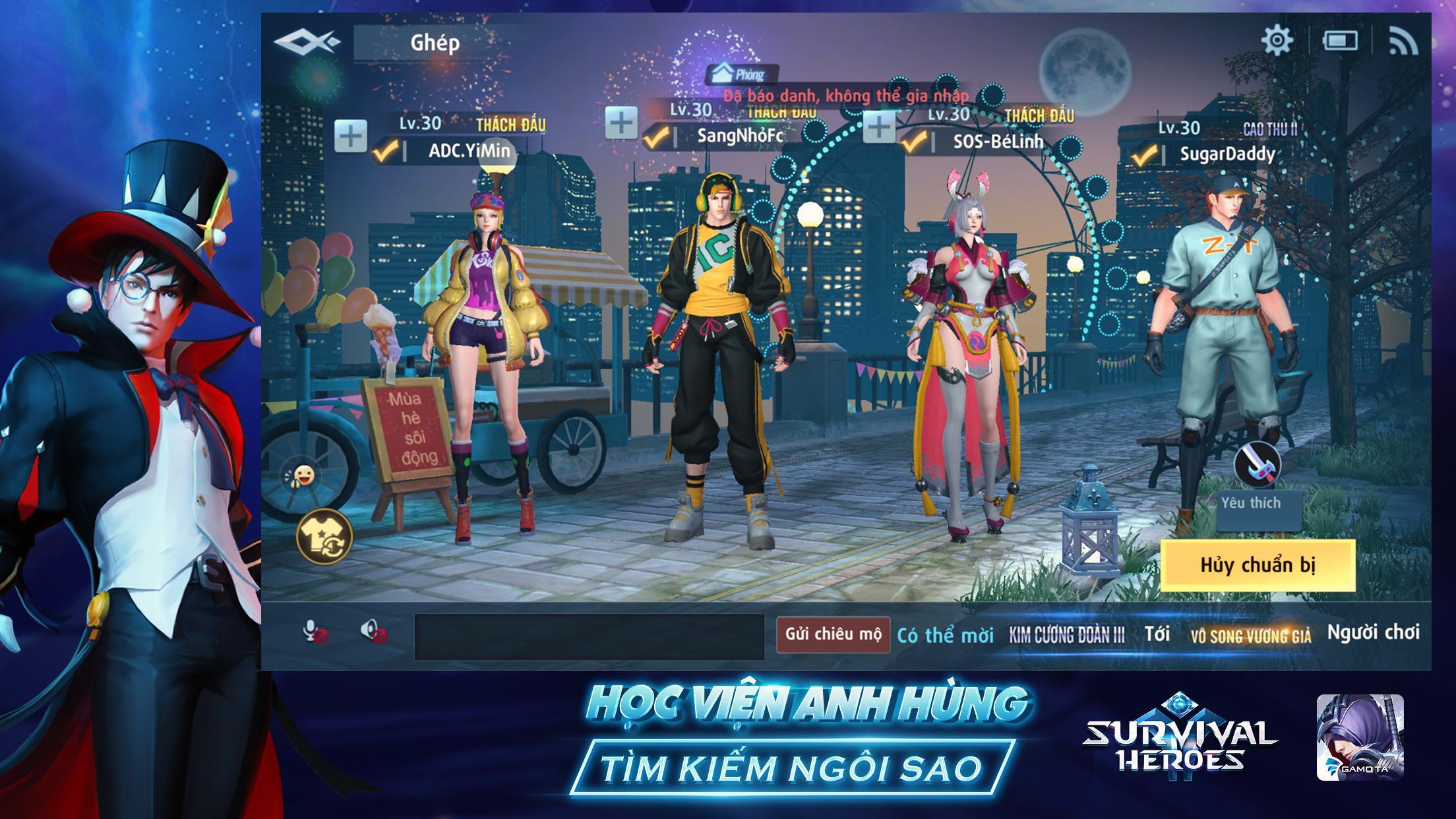Tap the plus slot above SangNhóFc
The image size is (1456, 819).
621,124
